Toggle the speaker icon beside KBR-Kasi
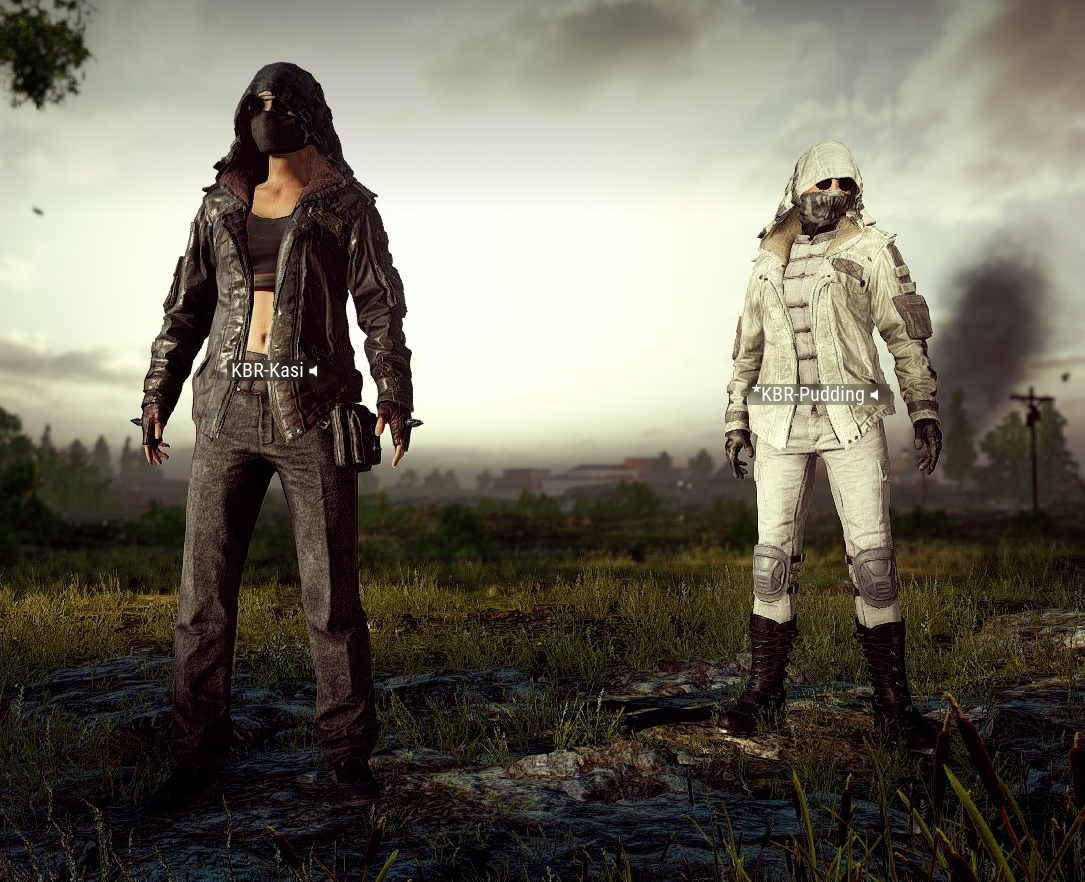 pyautogui.click(x=313, y=371)
